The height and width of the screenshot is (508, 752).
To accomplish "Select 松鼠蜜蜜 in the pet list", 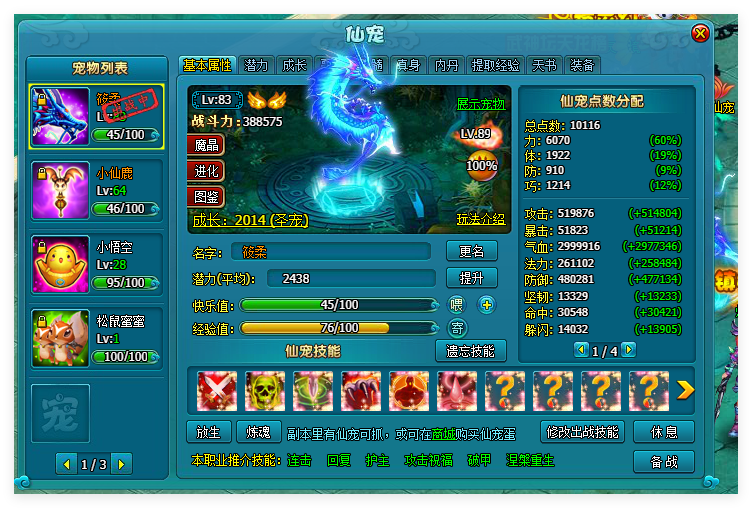I will tap(96, 338).
